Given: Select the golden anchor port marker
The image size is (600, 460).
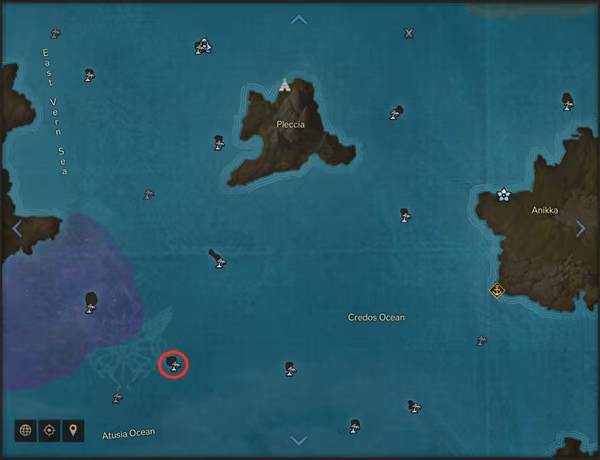Looking at the screenshot, I should [x=496, y=290].
